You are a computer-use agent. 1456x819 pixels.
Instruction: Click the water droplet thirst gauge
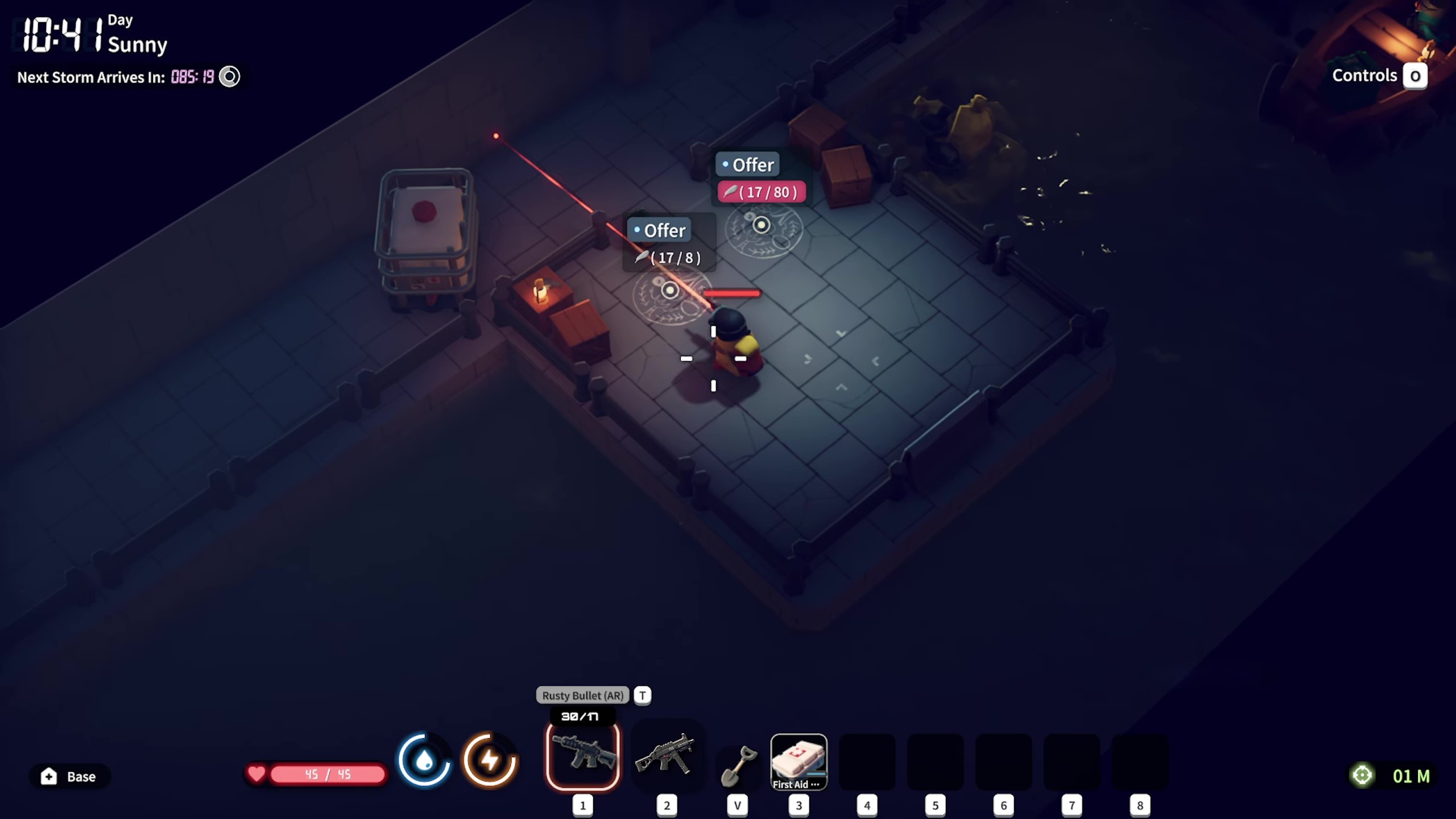tap(424, 760)
